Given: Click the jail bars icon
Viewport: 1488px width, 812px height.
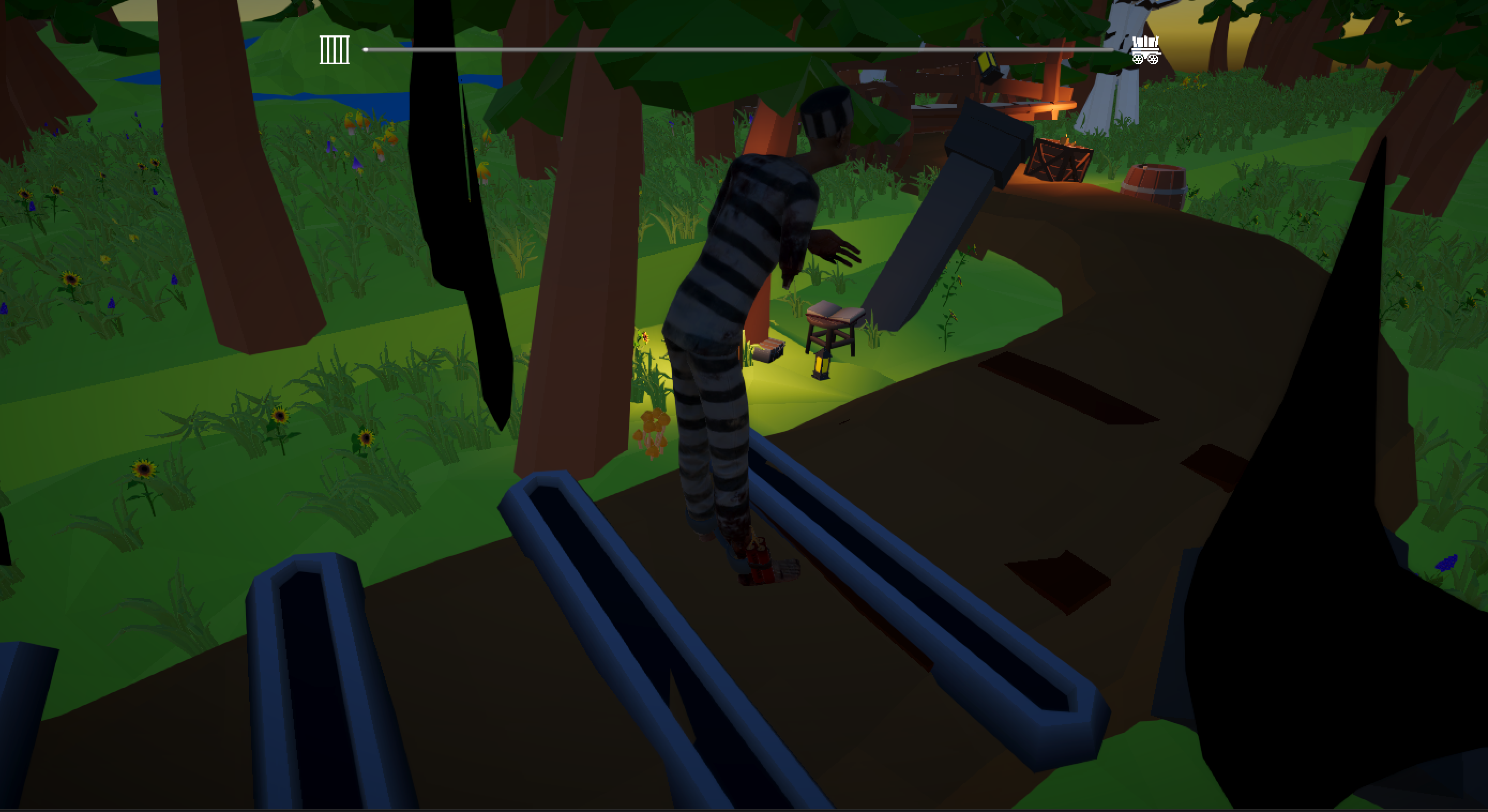Looking at the screenshot, I should pyautogui.click(x=335, y=50).
